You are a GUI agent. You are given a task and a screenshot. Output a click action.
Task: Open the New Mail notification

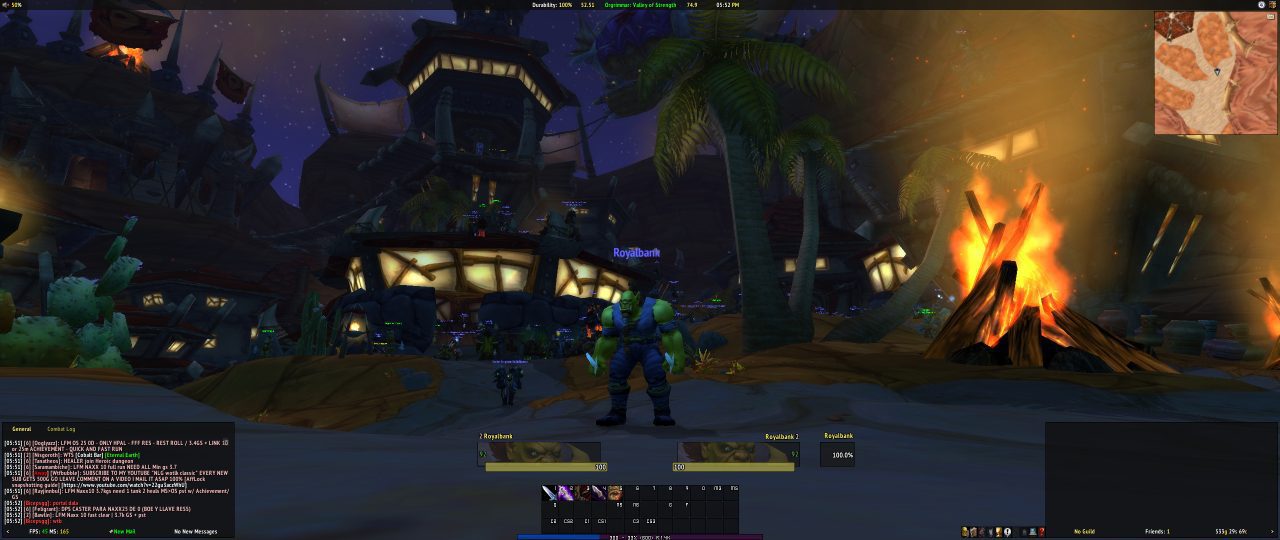(123, 531)
